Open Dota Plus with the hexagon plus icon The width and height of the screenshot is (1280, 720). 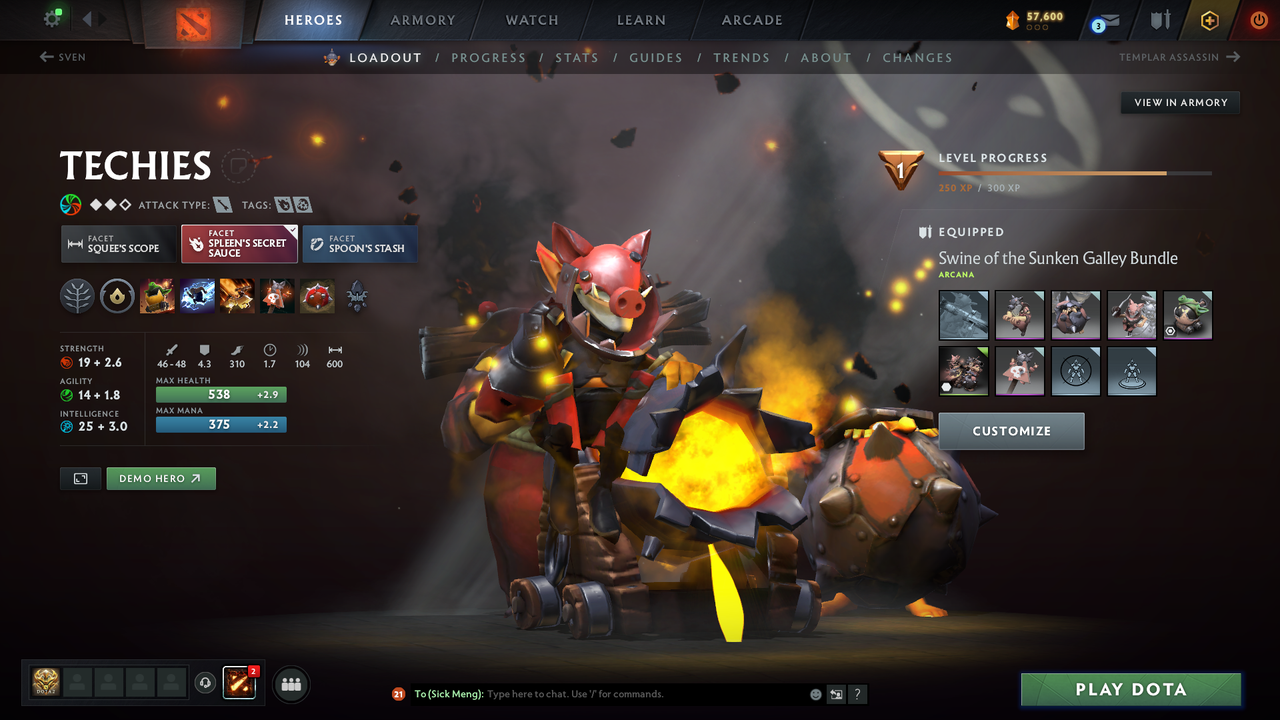click(x=1209, y=20)
